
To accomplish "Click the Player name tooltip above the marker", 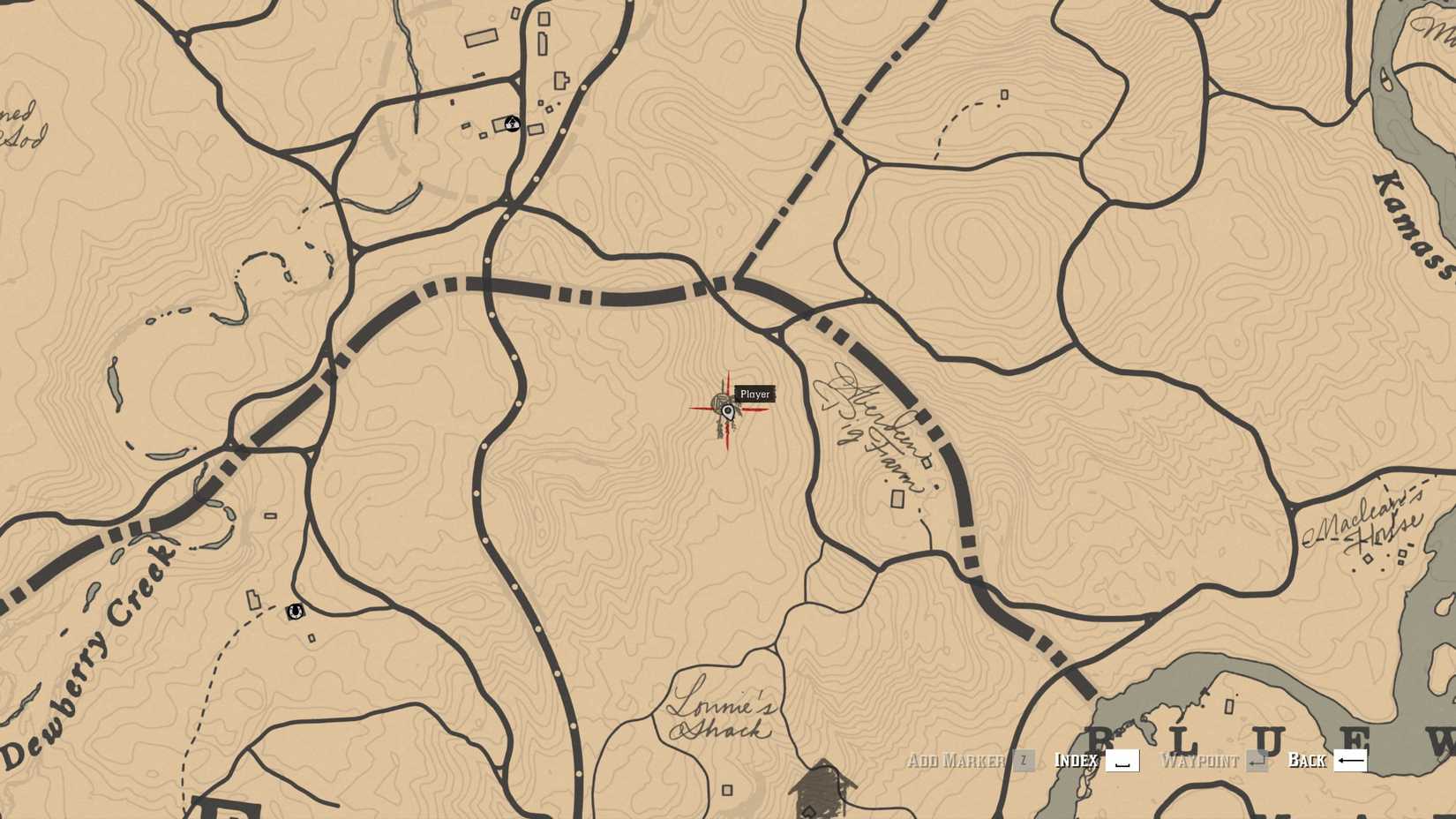I will (754, 394).
